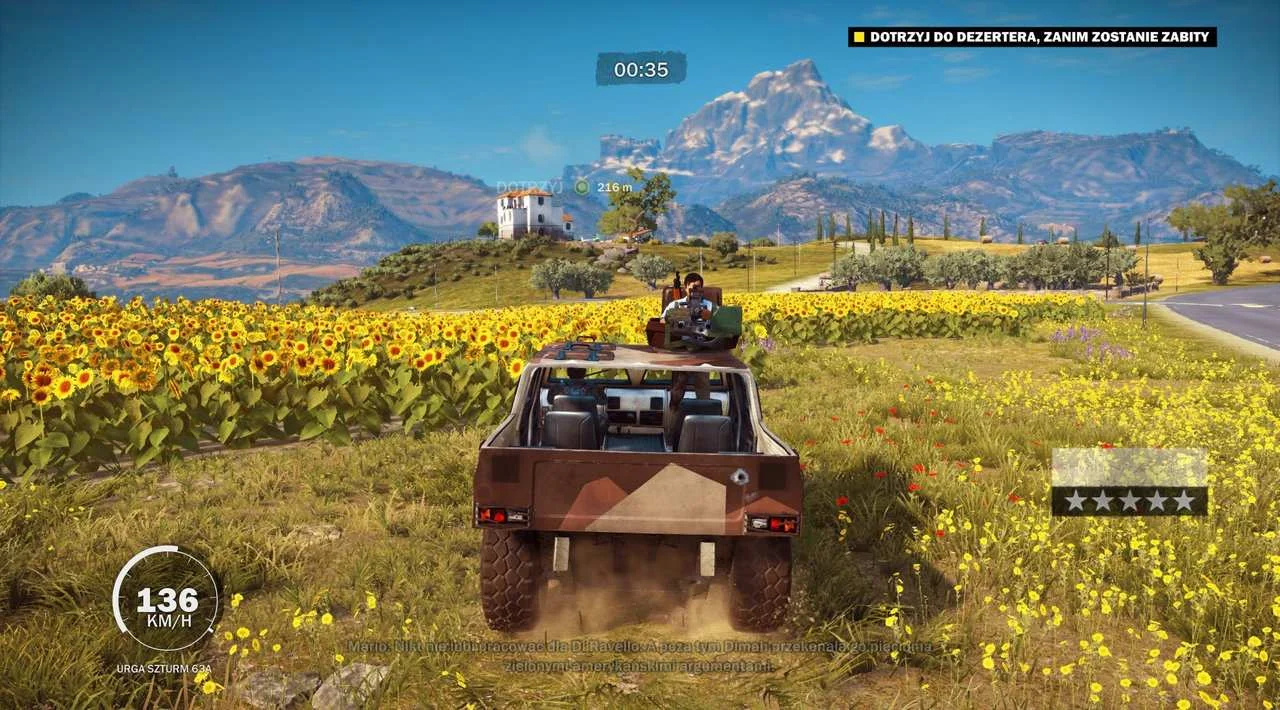Open the five-star heat level panel

(1129, 482)
